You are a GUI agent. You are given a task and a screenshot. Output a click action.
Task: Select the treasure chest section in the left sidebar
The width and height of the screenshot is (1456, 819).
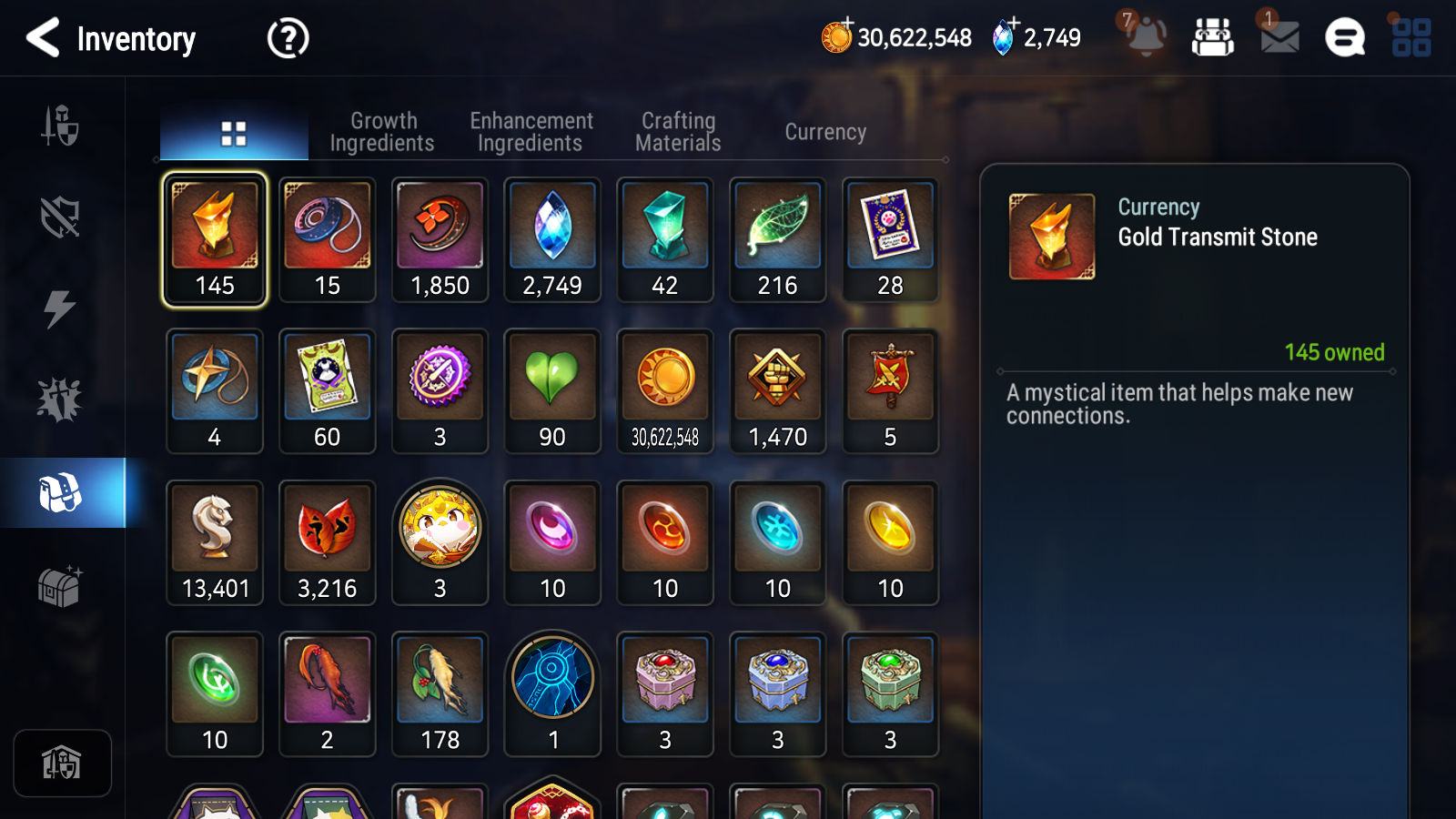pos(61,587)
